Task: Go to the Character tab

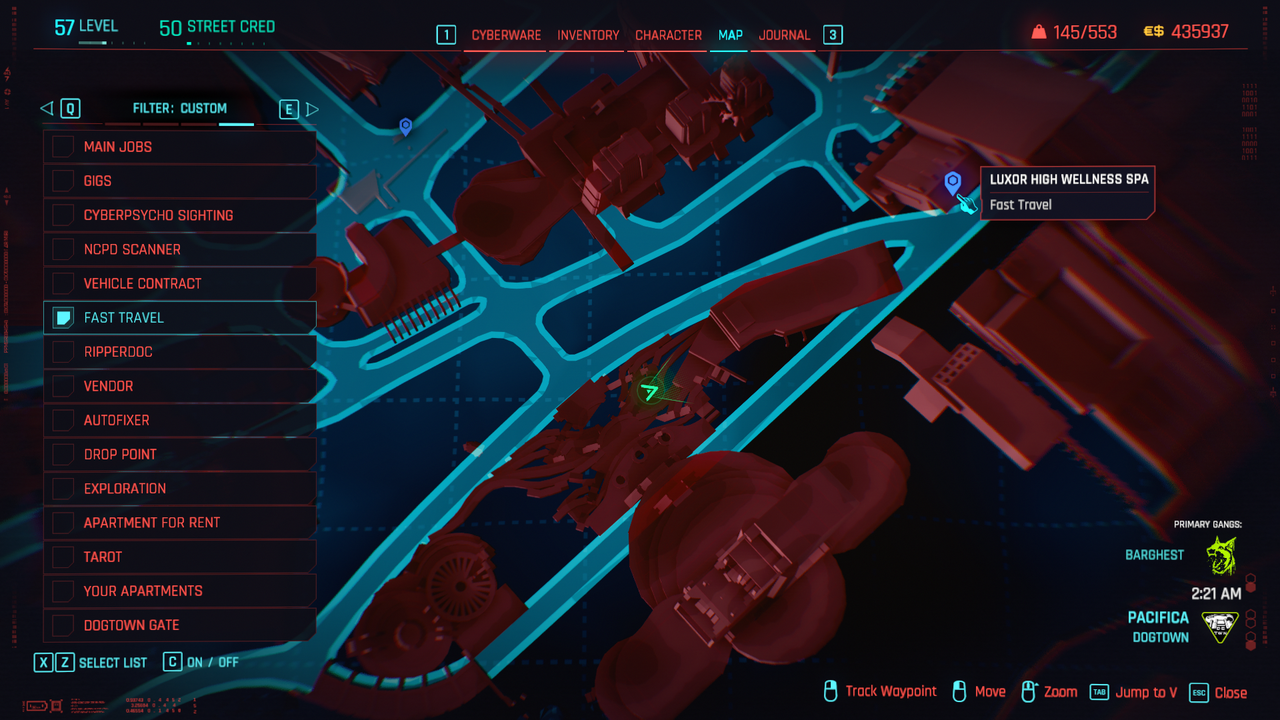Action: point(668,35)
